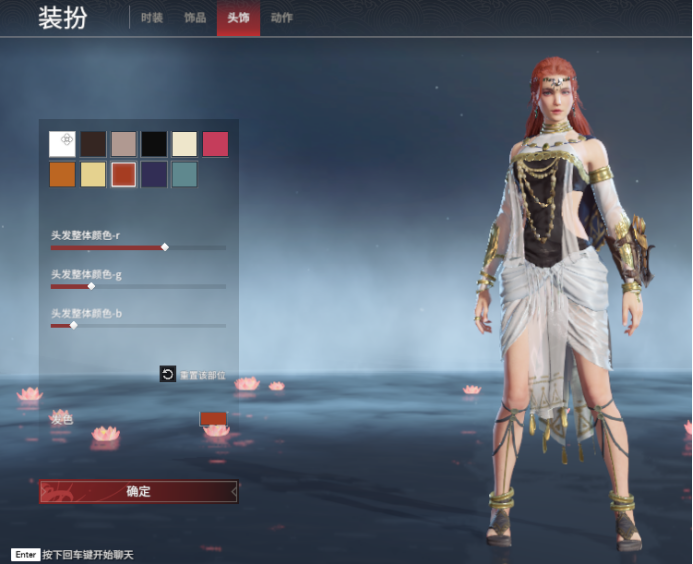Select the pink hair color swatch
Image resolution: width=693 pixels, height=564 pixels.
(216, 144)
